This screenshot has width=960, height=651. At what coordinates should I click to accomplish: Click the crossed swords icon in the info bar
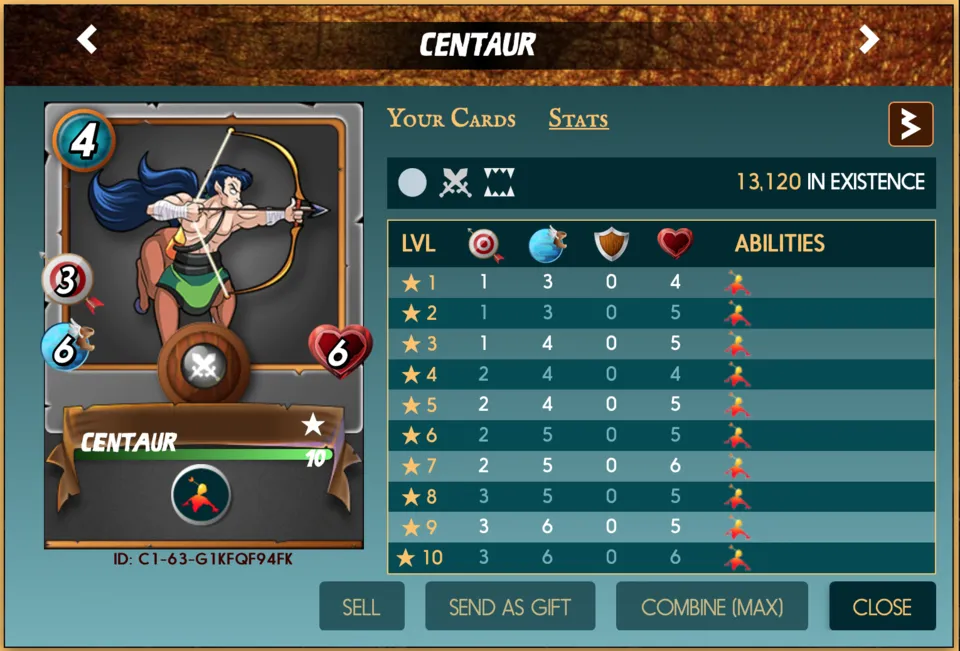[455, 183]
